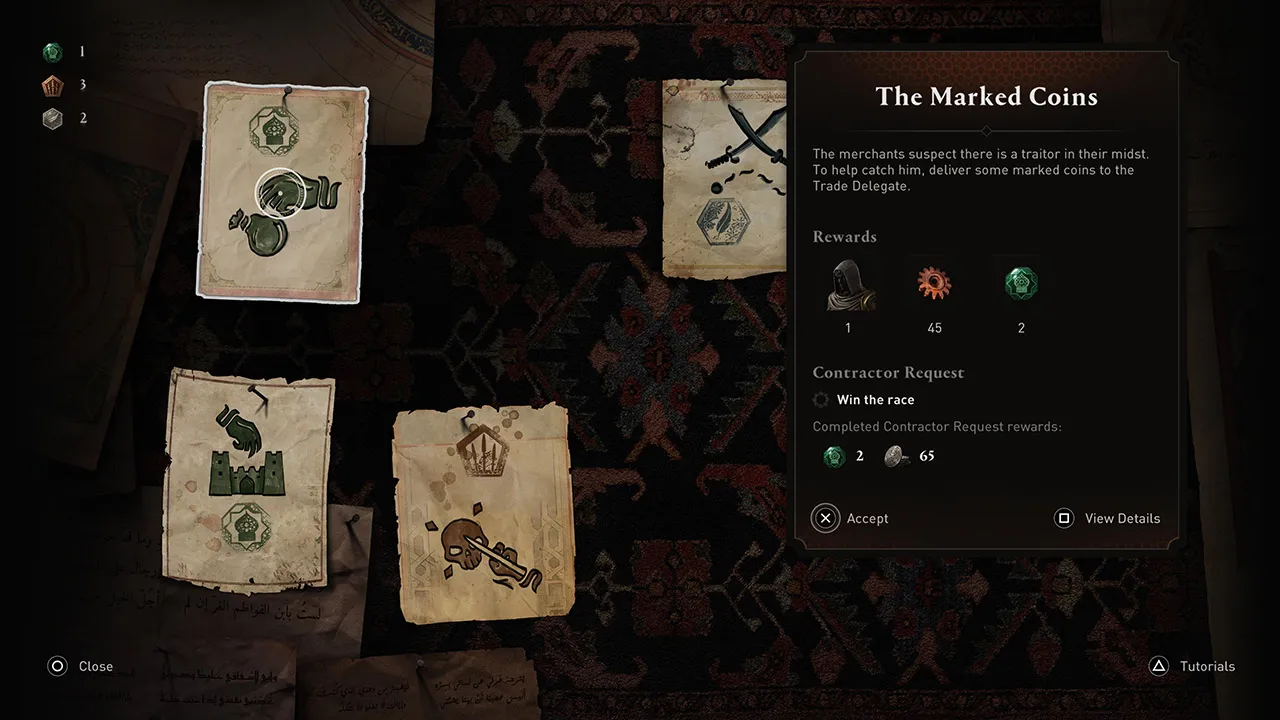Click the silver coin icon beside 65

(x=898, y=456)
